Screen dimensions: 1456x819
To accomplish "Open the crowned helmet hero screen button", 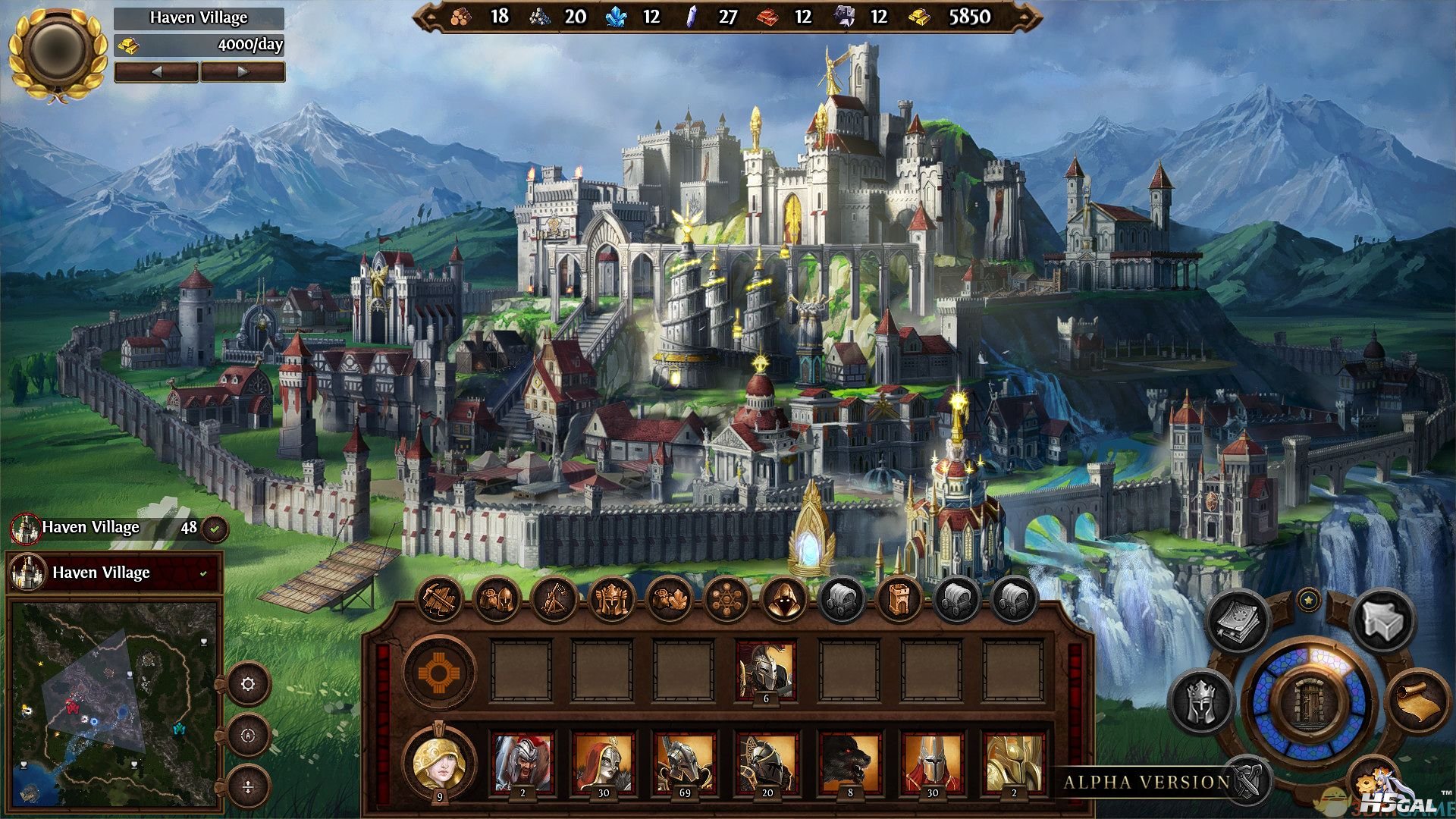I will pyautogui.click(x=1202, y=701).
